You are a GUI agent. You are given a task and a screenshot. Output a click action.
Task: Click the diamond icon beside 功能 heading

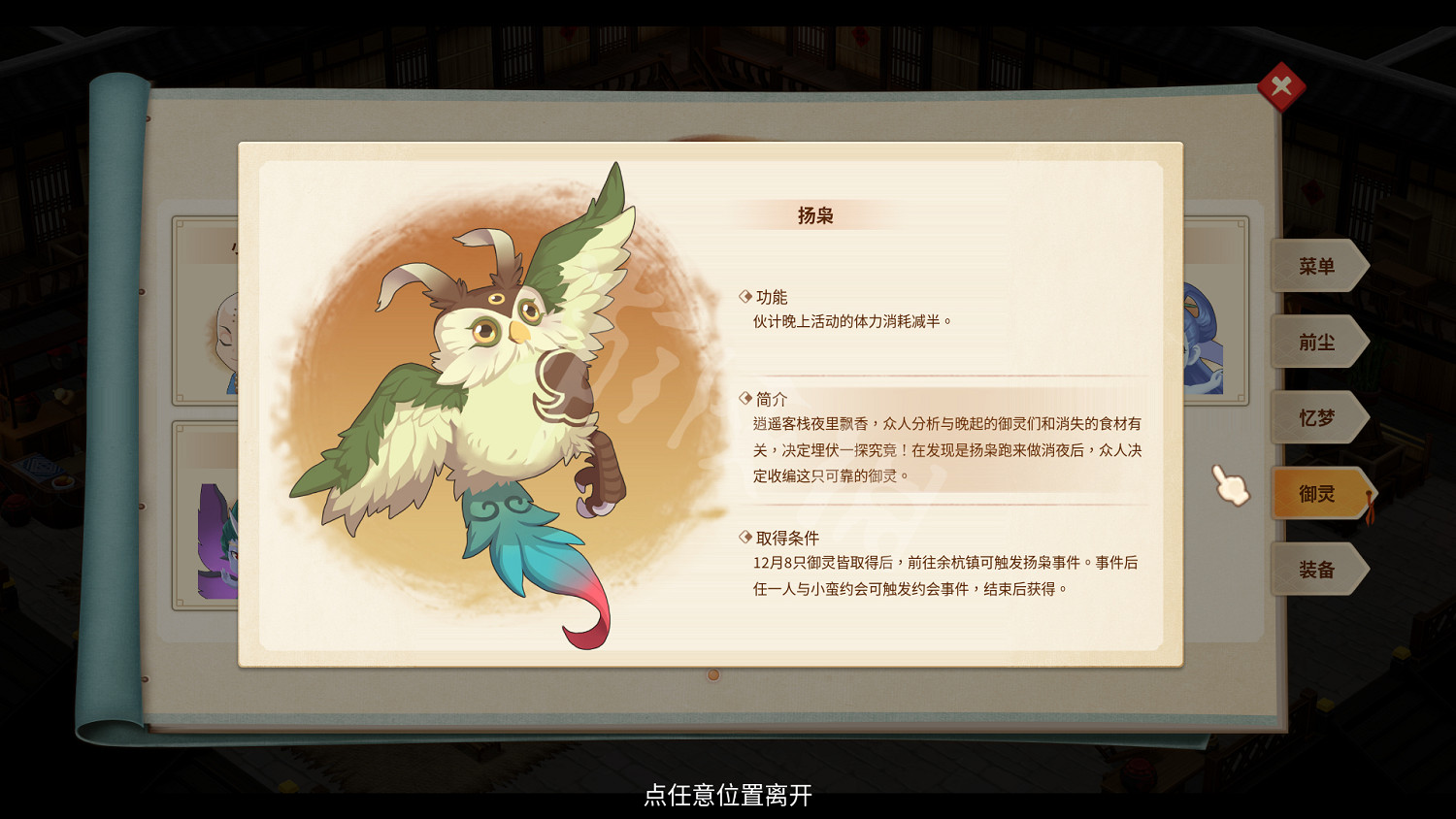[745, 296]
